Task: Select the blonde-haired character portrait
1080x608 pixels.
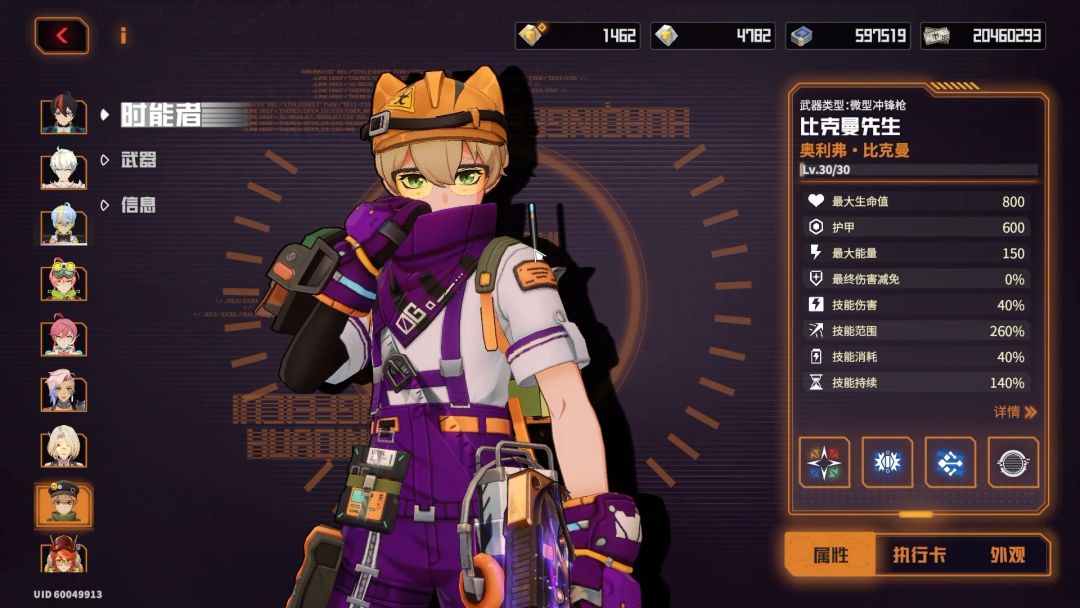Action: coord(64,447)
